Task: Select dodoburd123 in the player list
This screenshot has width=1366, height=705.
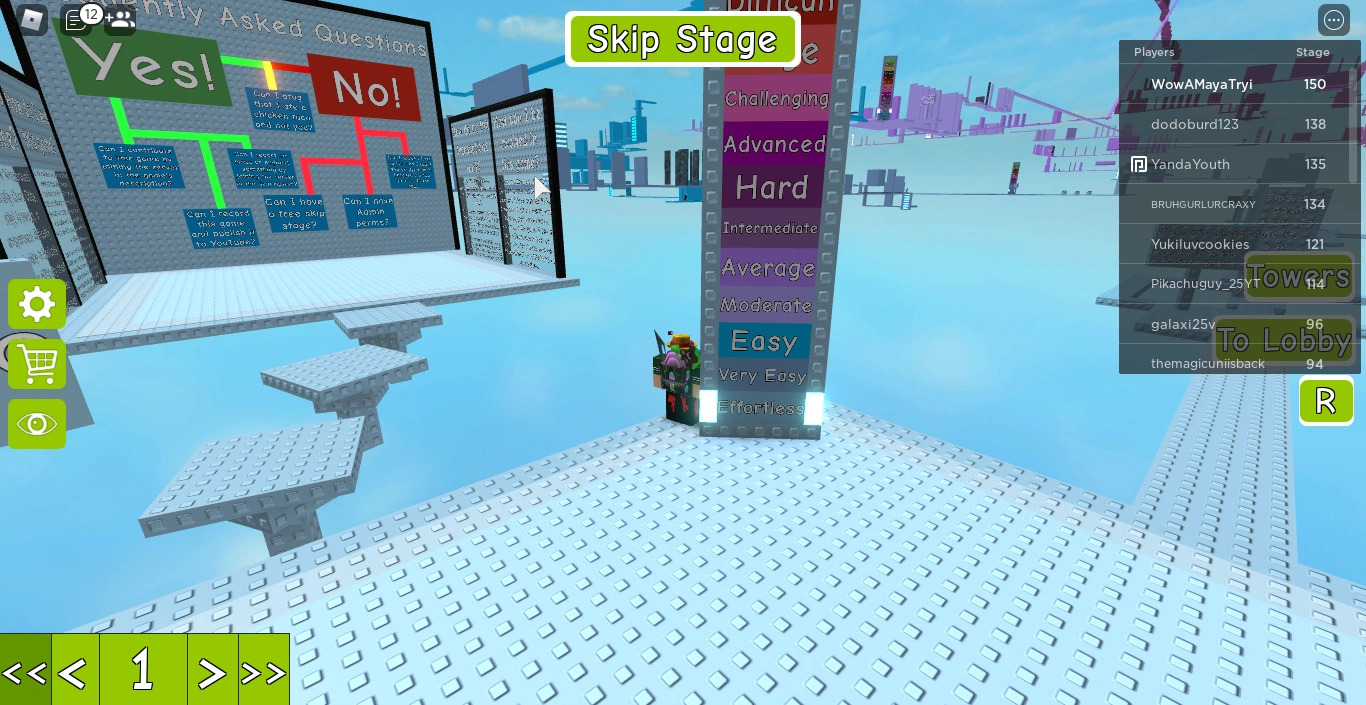Action: (x=1195, y=124)
